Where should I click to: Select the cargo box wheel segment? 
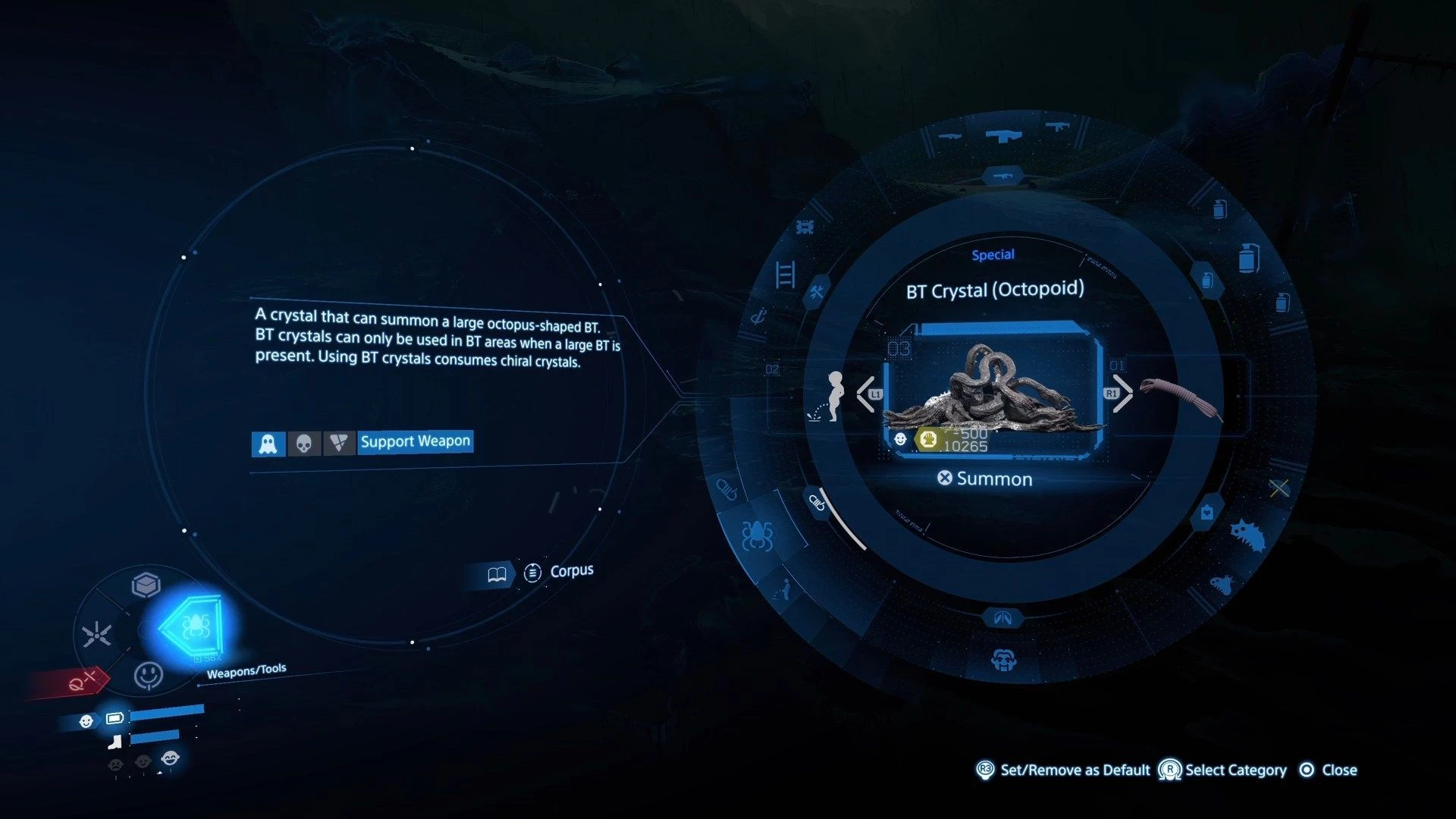[146, 585]
